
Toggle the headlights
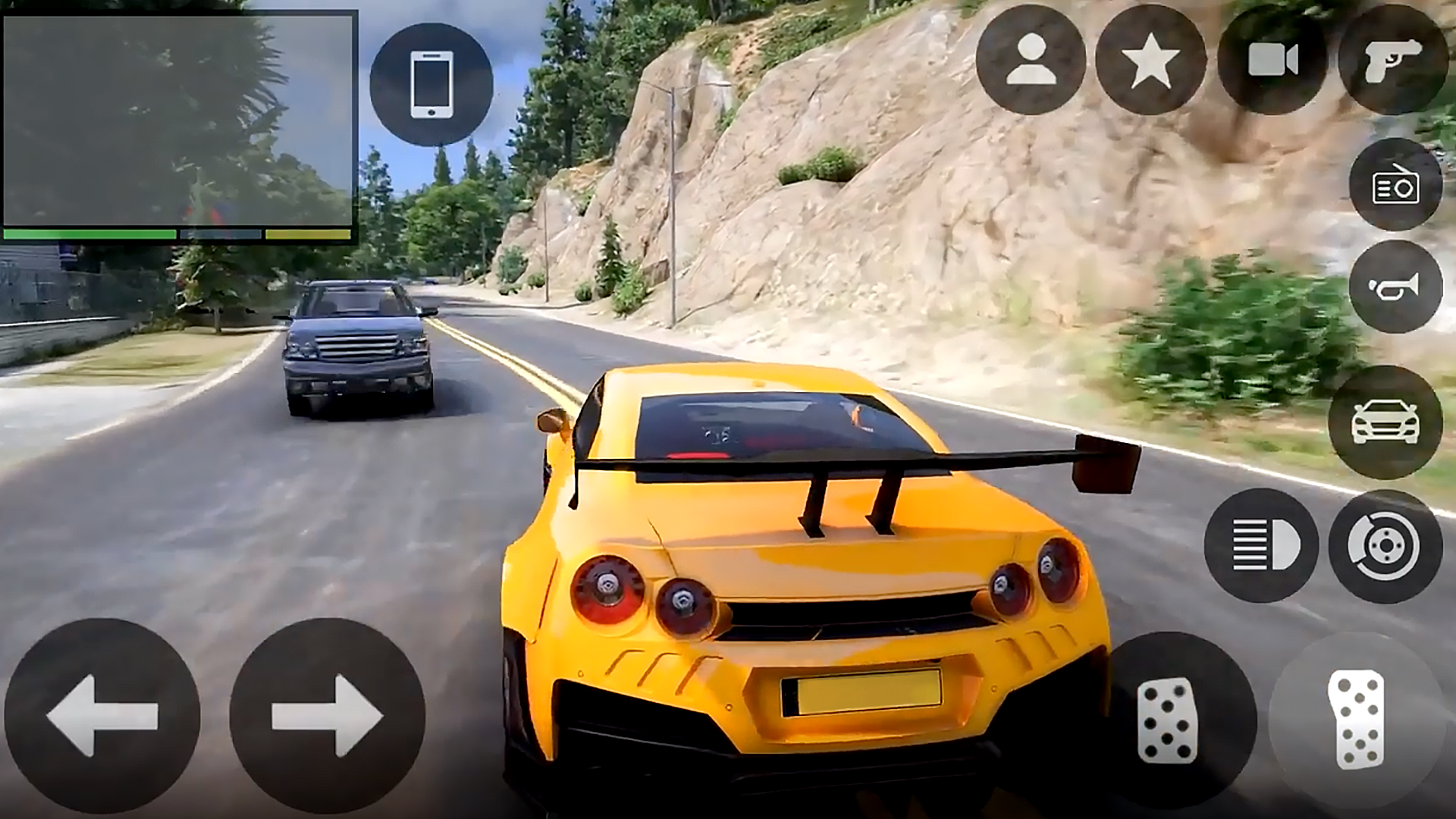(x=1261, y=545)
